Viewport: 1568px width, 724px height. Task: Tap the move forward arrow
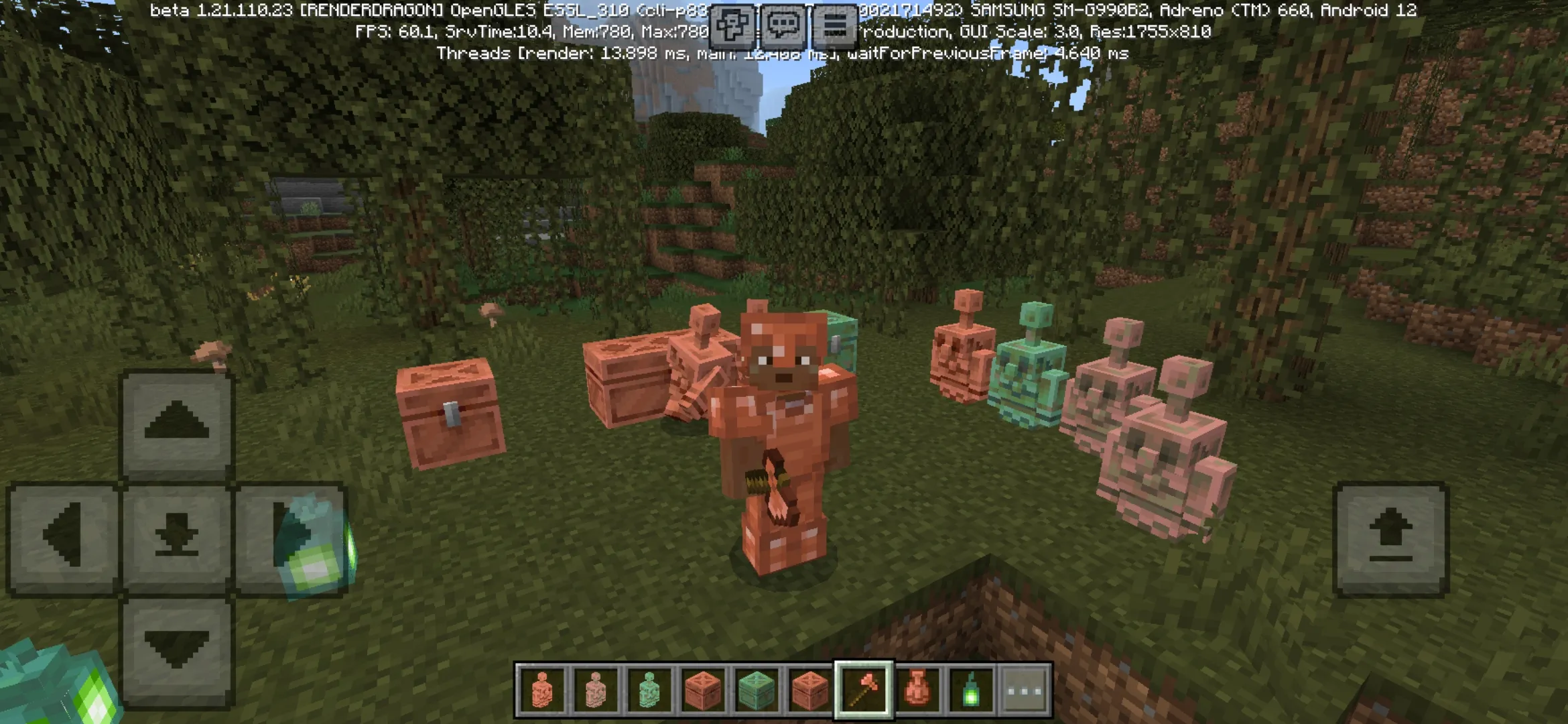click(177, 424)
